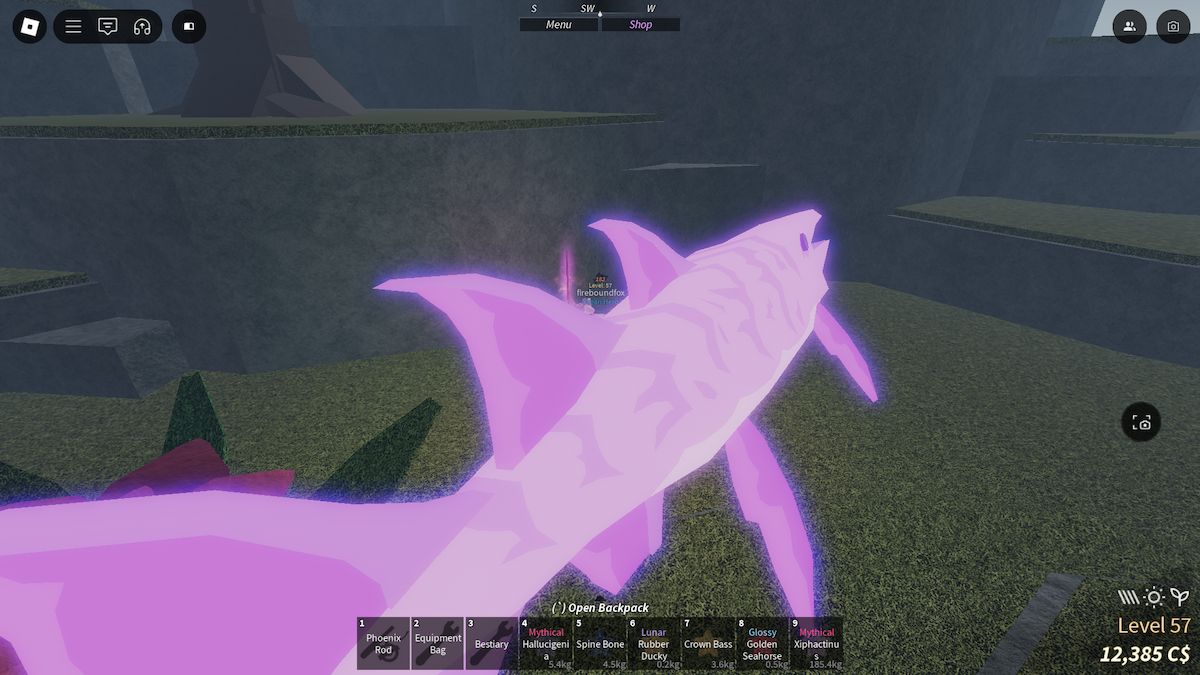The image size is (1200, 675).
Task: Equip the Mythical Xiphactinus slot
Action: click(816, 643)
